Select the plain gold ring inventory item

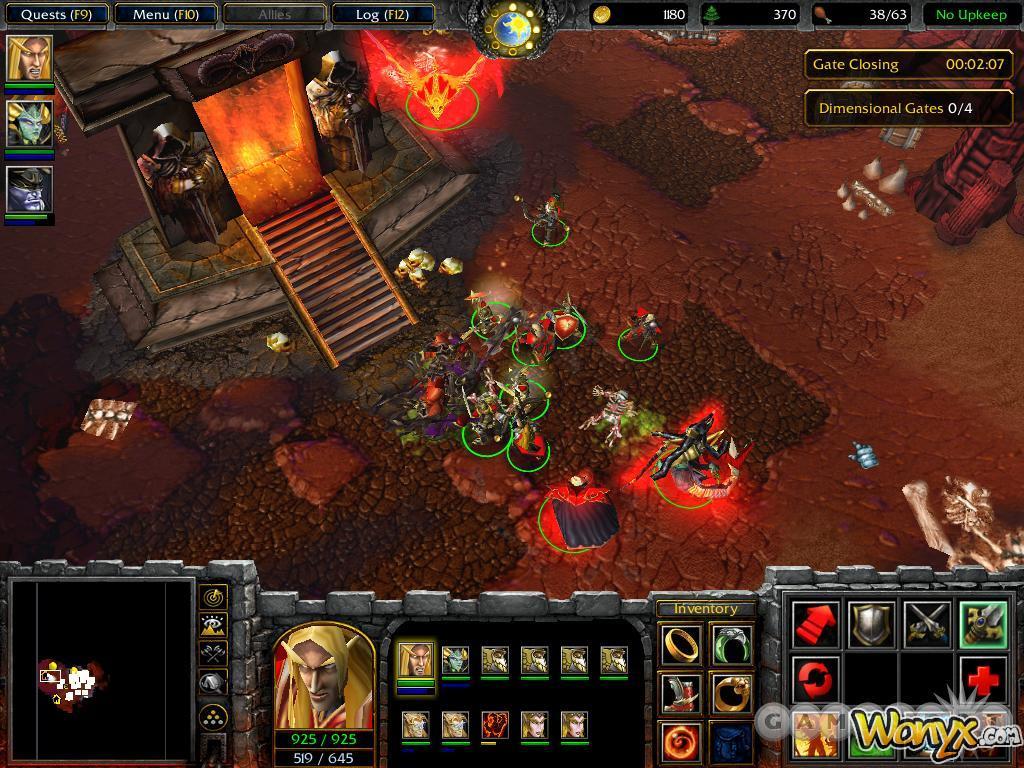[681, 645]
